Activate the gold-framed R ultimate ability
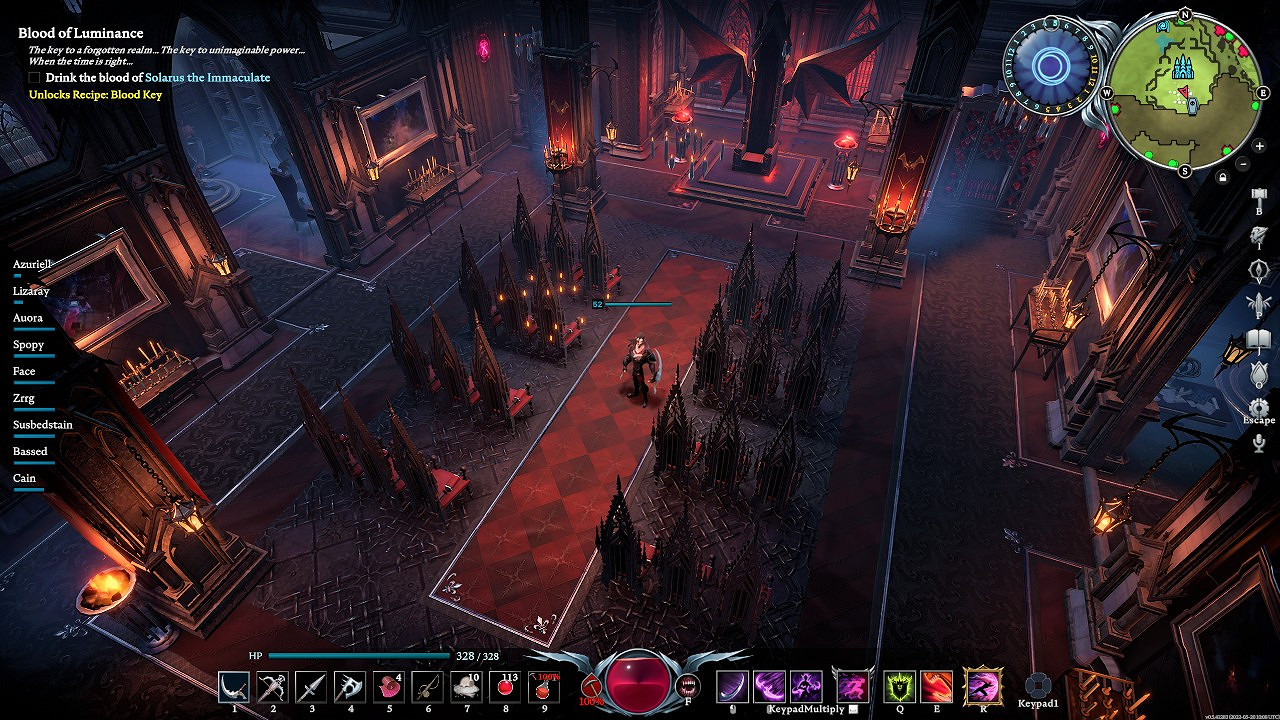Viewport: 1280px width, 720px height. click(983, 686)
